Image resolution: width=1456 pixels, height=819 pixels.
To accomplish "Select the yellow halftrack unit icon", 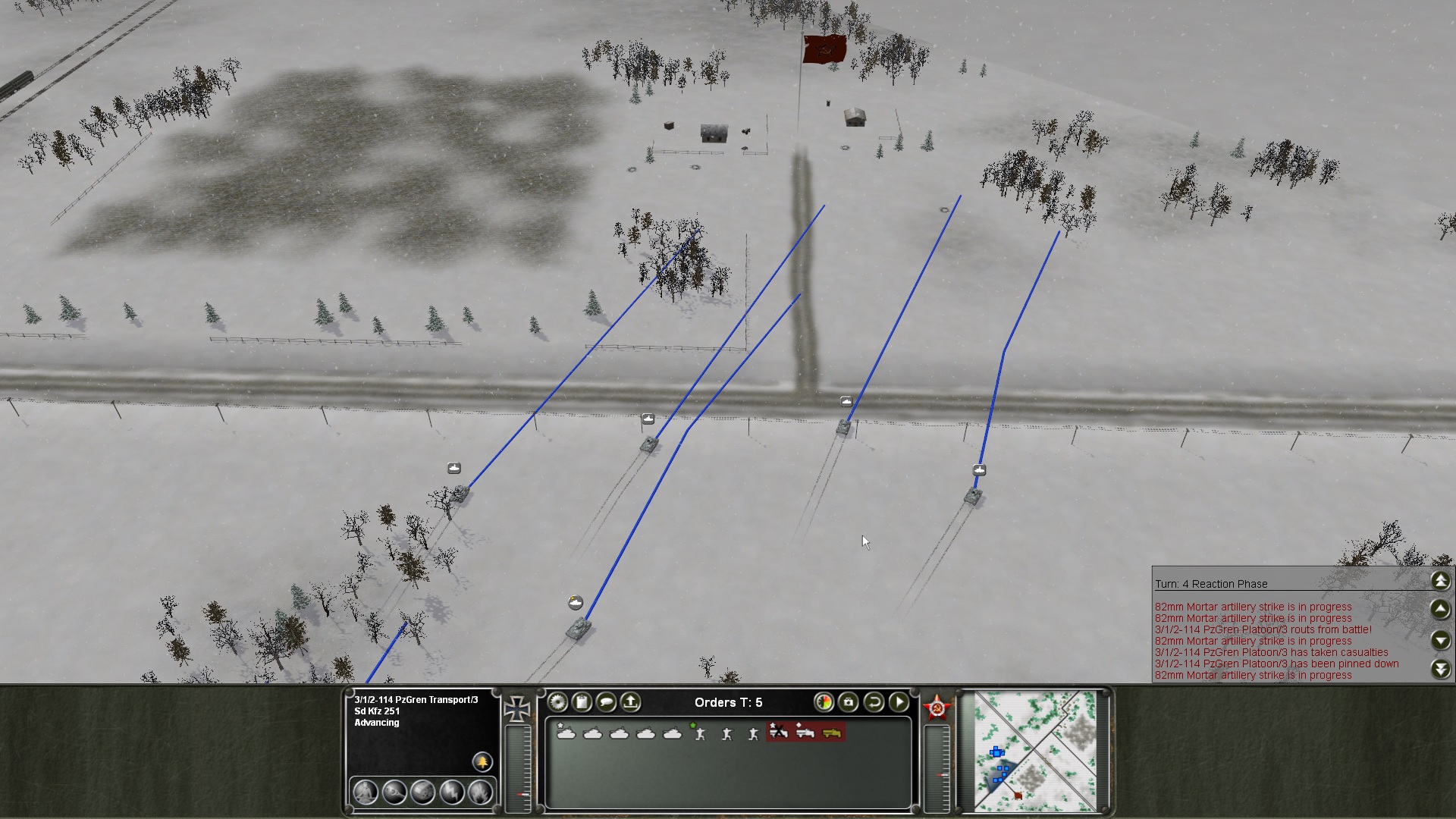I will click(x=832, y=733).
